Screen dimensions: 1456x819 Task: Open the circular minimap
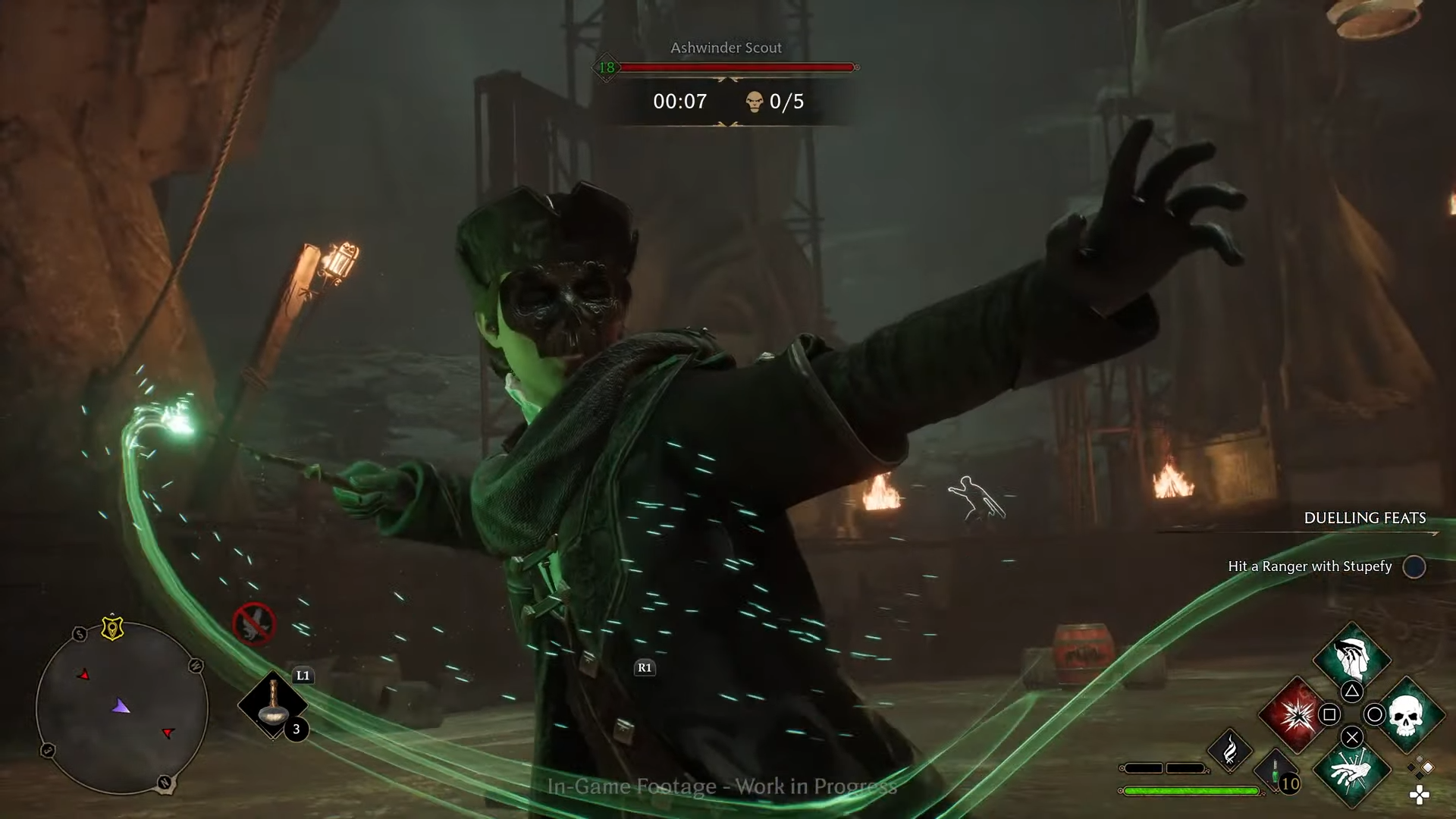(122, 708)
